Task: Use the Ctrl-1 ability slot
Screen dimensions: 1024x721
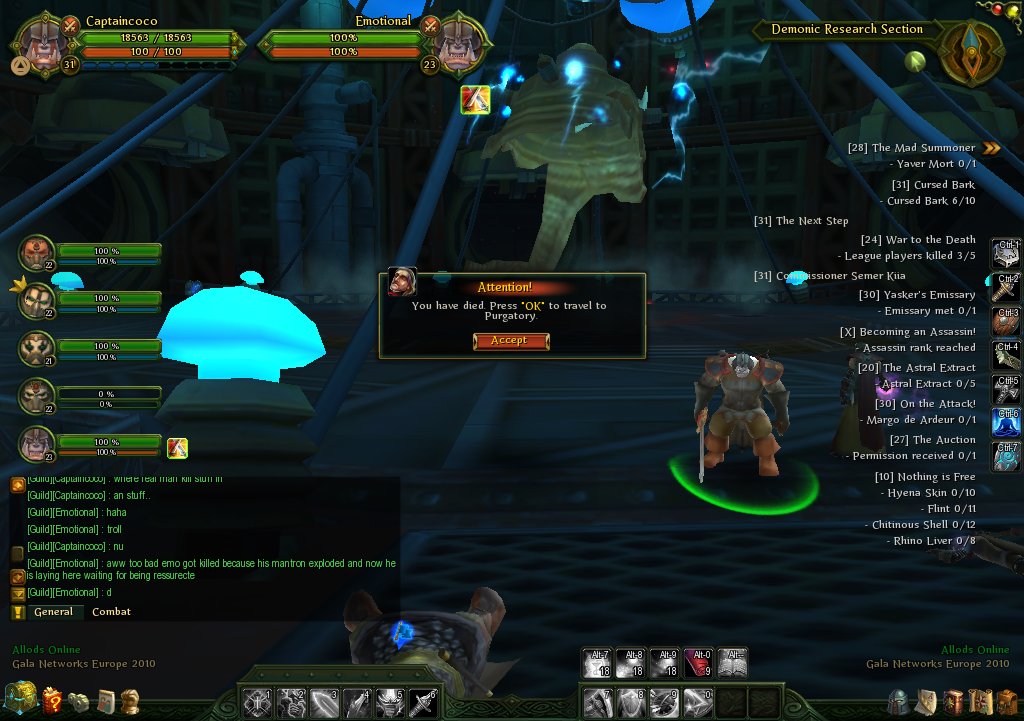Action: click(x=1006, y=253)
